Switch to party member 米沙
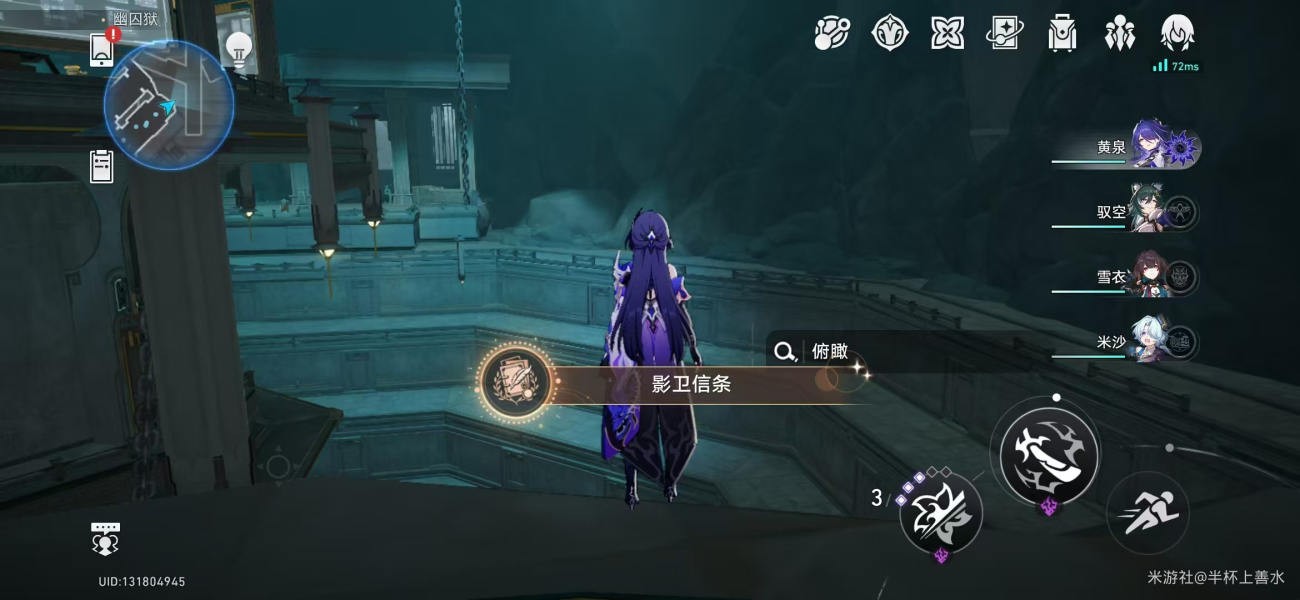1300x600 pixels. point(1150,342)
